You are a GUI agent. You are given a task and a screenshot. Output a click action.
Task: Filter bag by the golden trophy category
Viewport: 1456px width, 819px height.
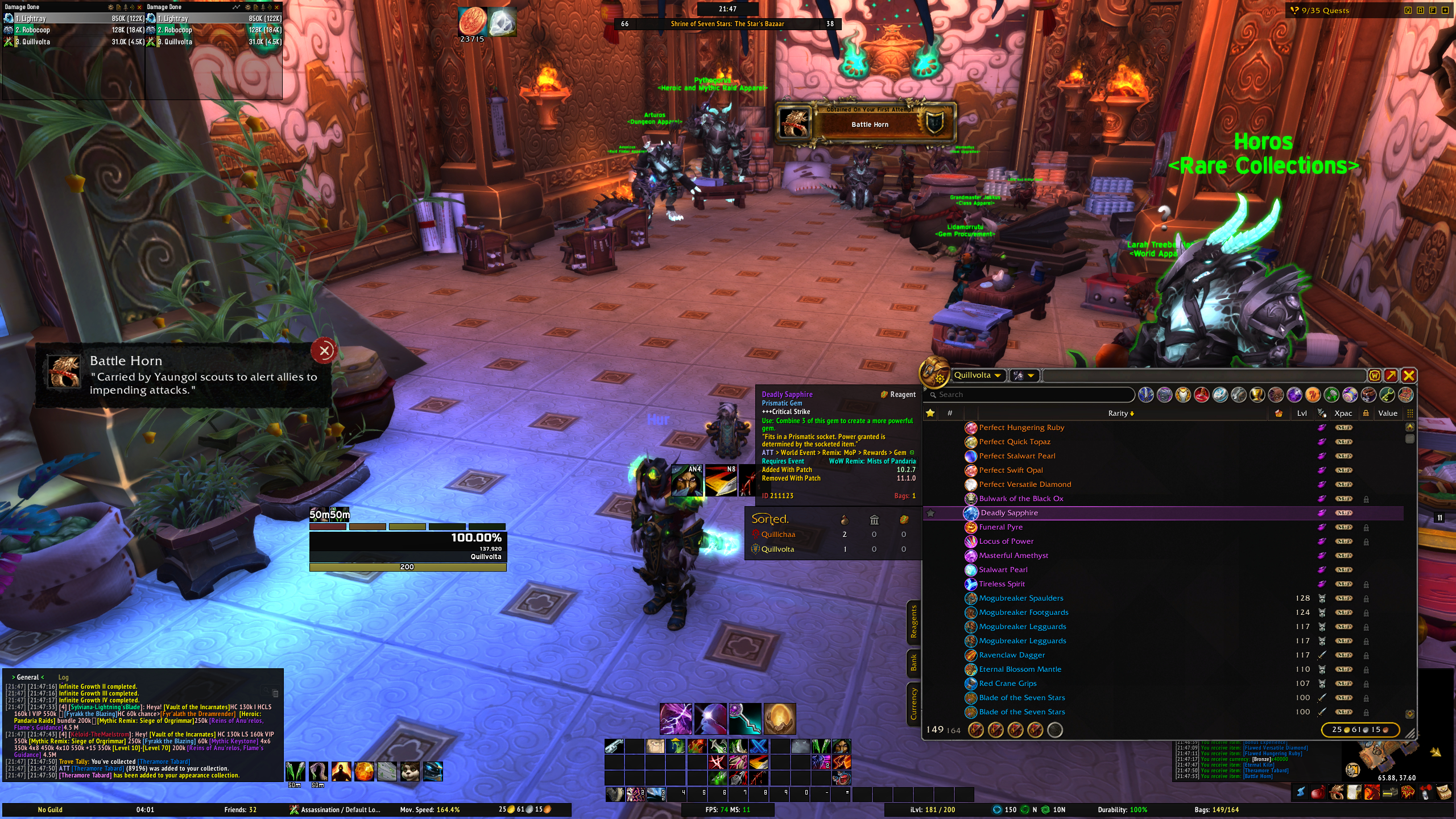tap(1257, 395)
